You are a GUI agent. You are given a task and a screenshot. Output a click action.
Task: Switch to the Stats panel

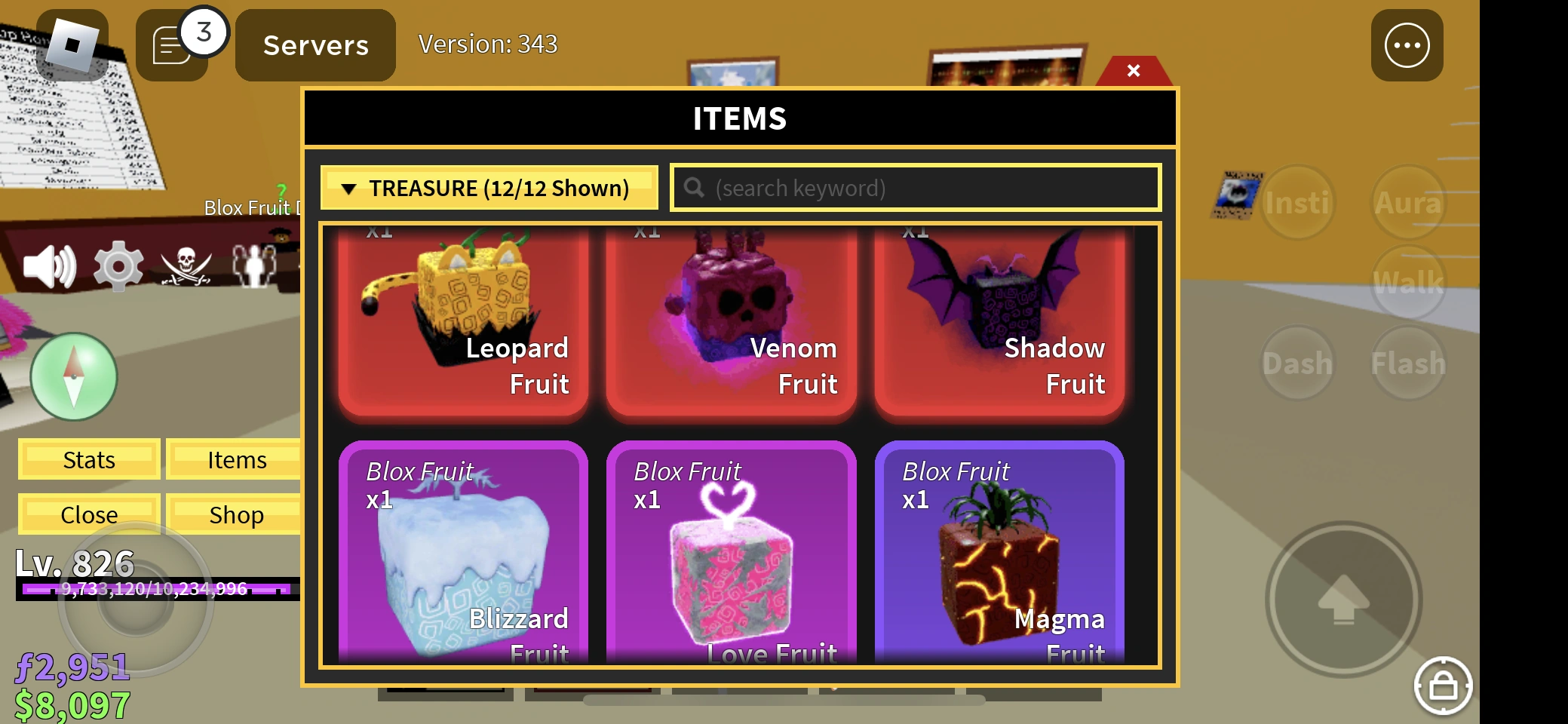pyautogui.click(x=88, y=459)
